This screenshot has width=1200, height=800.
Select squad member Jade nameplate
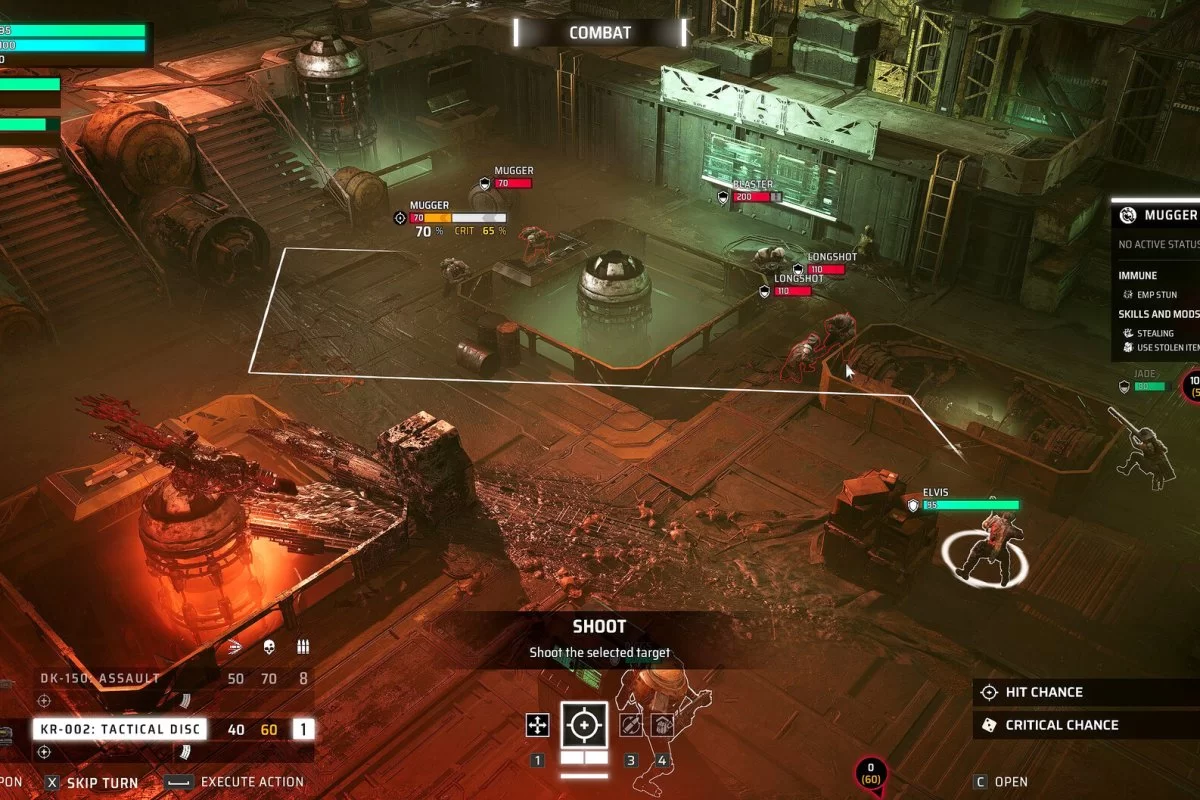[x=1144, y=374]
